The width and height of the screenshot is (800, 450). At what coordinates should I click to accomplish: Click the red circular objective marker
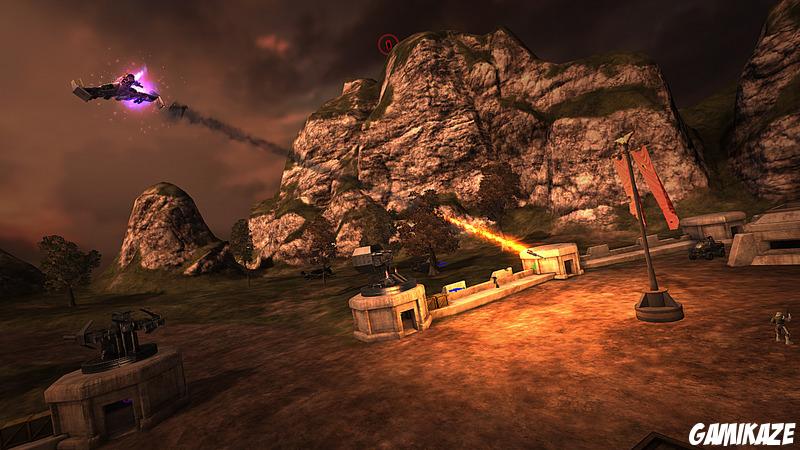388,43
